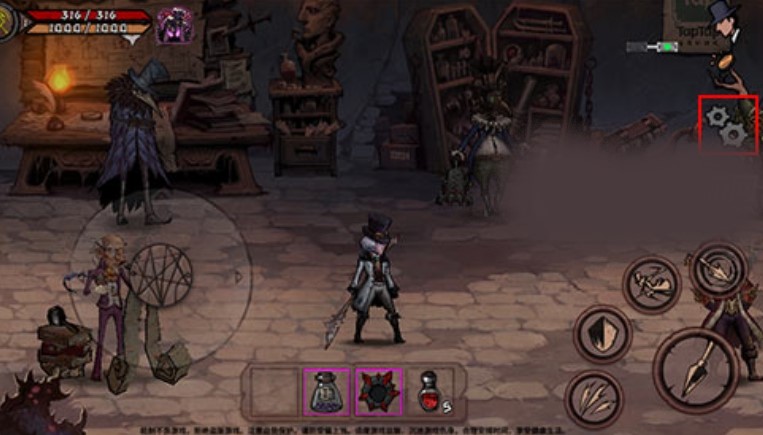Tap the large spear attack button
Viewport: 763px width, 435px height.
695,369
